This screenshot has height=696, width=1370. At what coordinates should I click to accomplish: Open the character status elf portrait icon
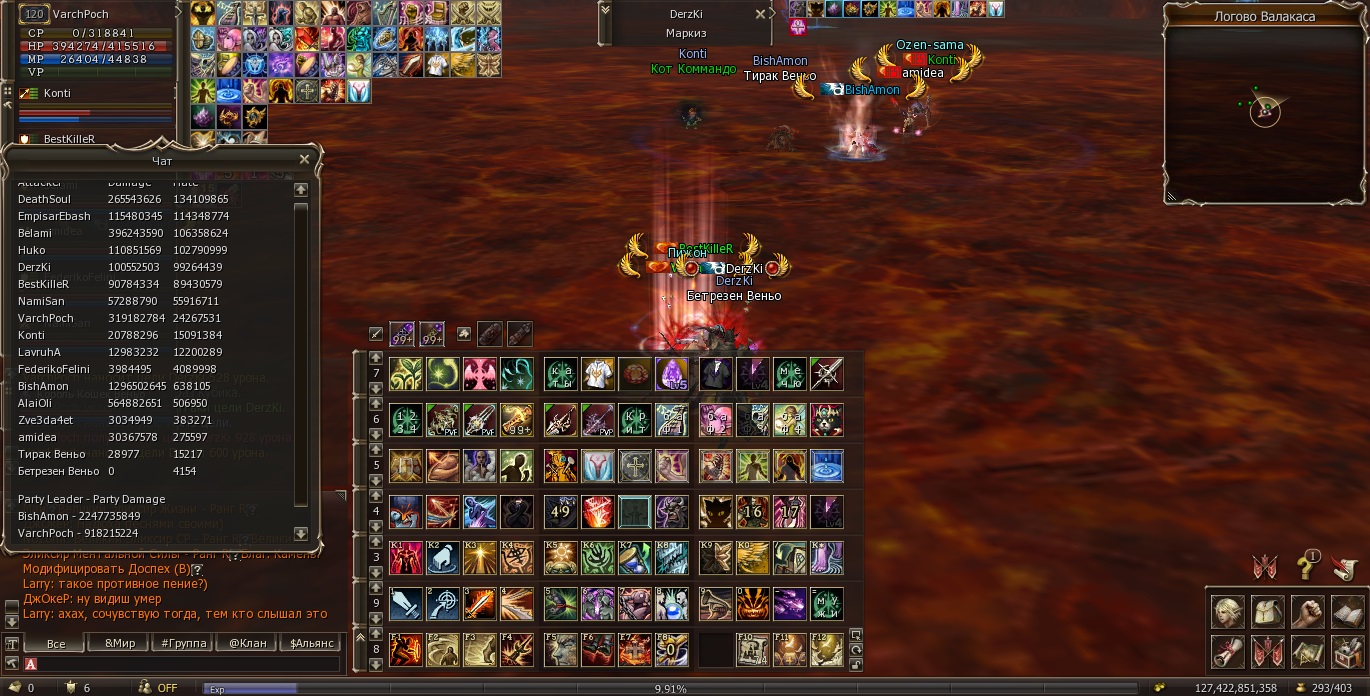click(1227, 611)
